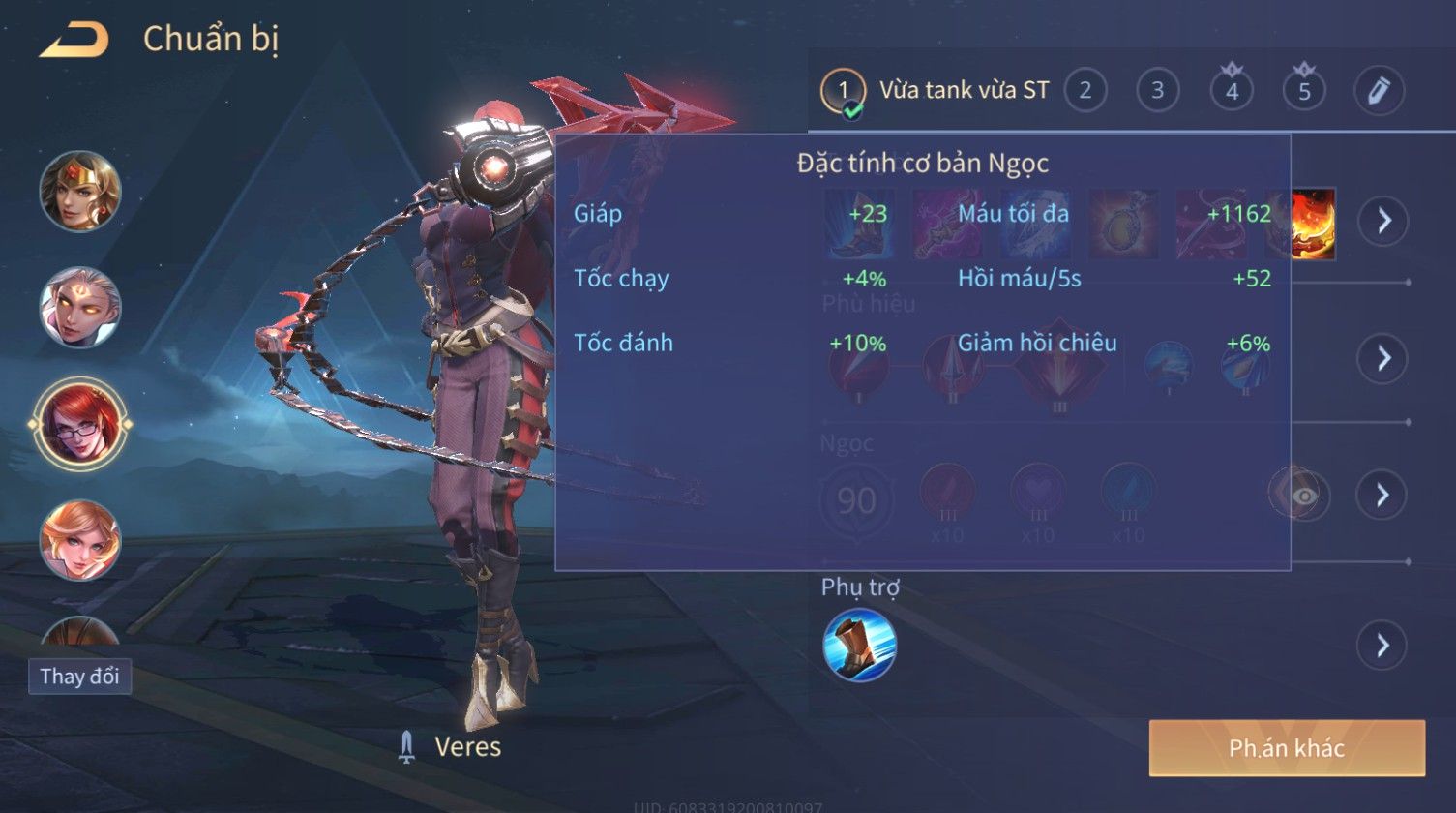1456x813 pixels.
Task: Select the flaming red equipment item icon
Action: 1312,224
